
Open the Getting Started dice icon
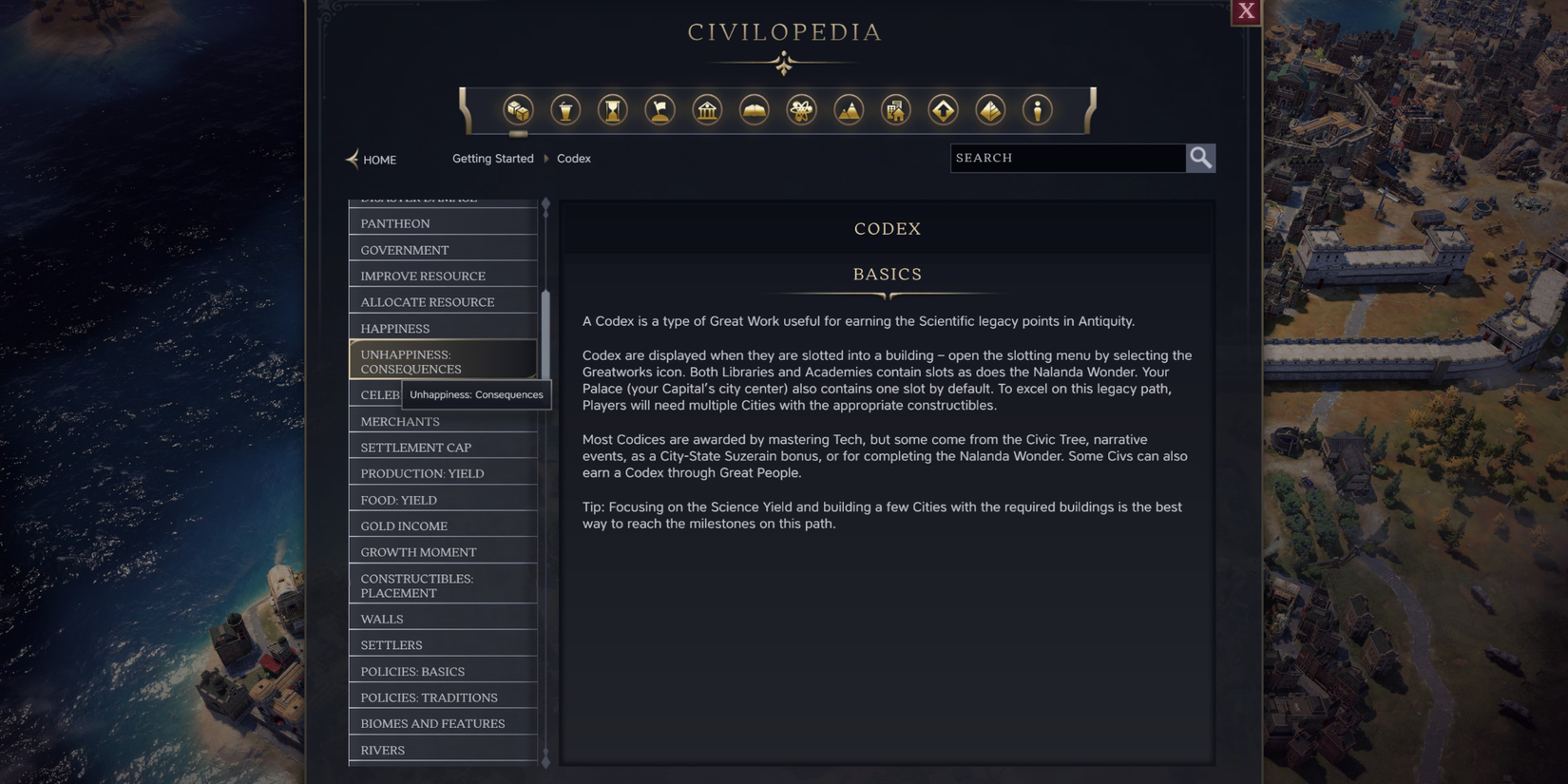517,109
